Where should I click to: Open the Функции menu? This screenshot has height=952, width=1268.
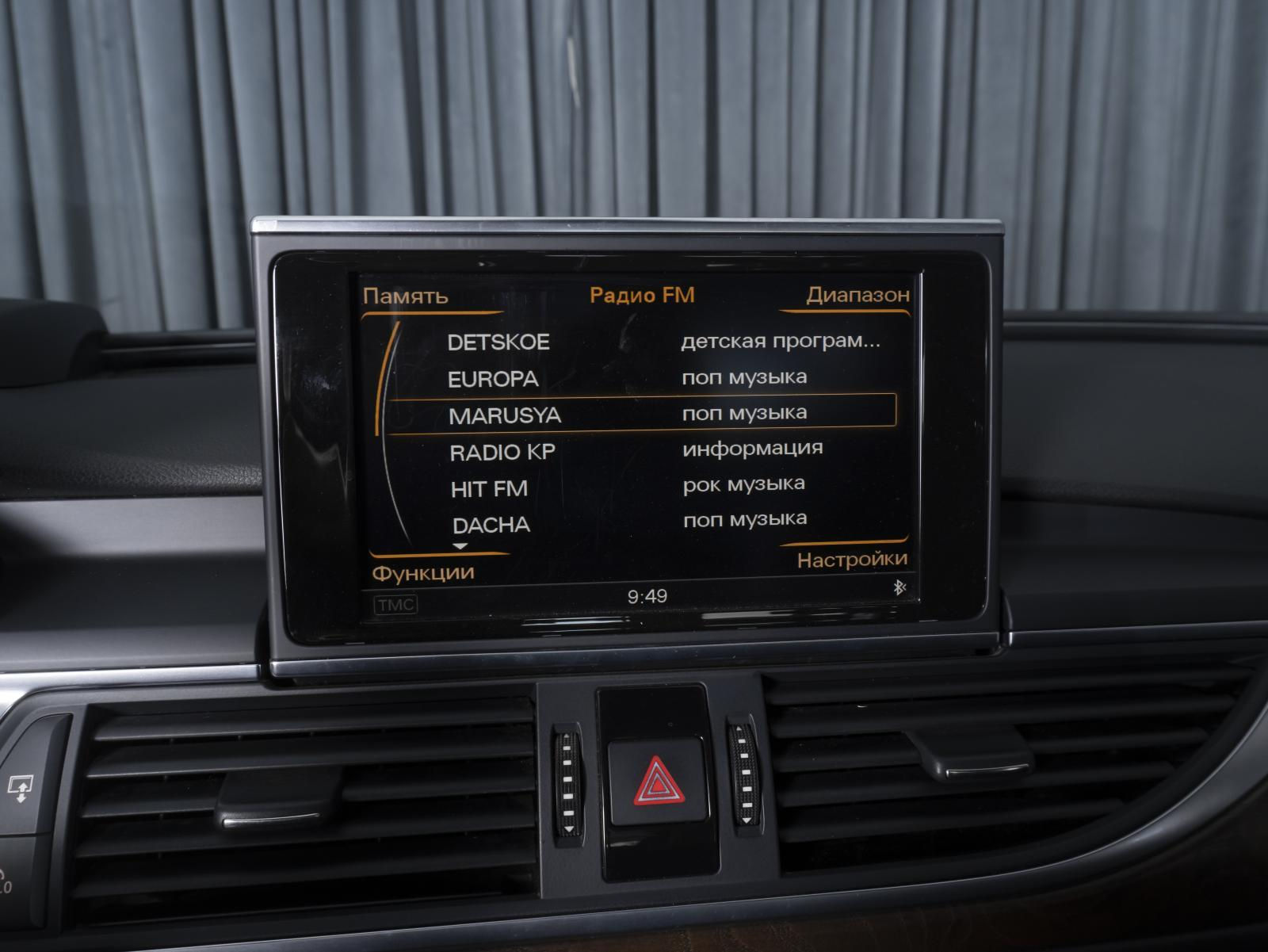[x=423, y=572]
